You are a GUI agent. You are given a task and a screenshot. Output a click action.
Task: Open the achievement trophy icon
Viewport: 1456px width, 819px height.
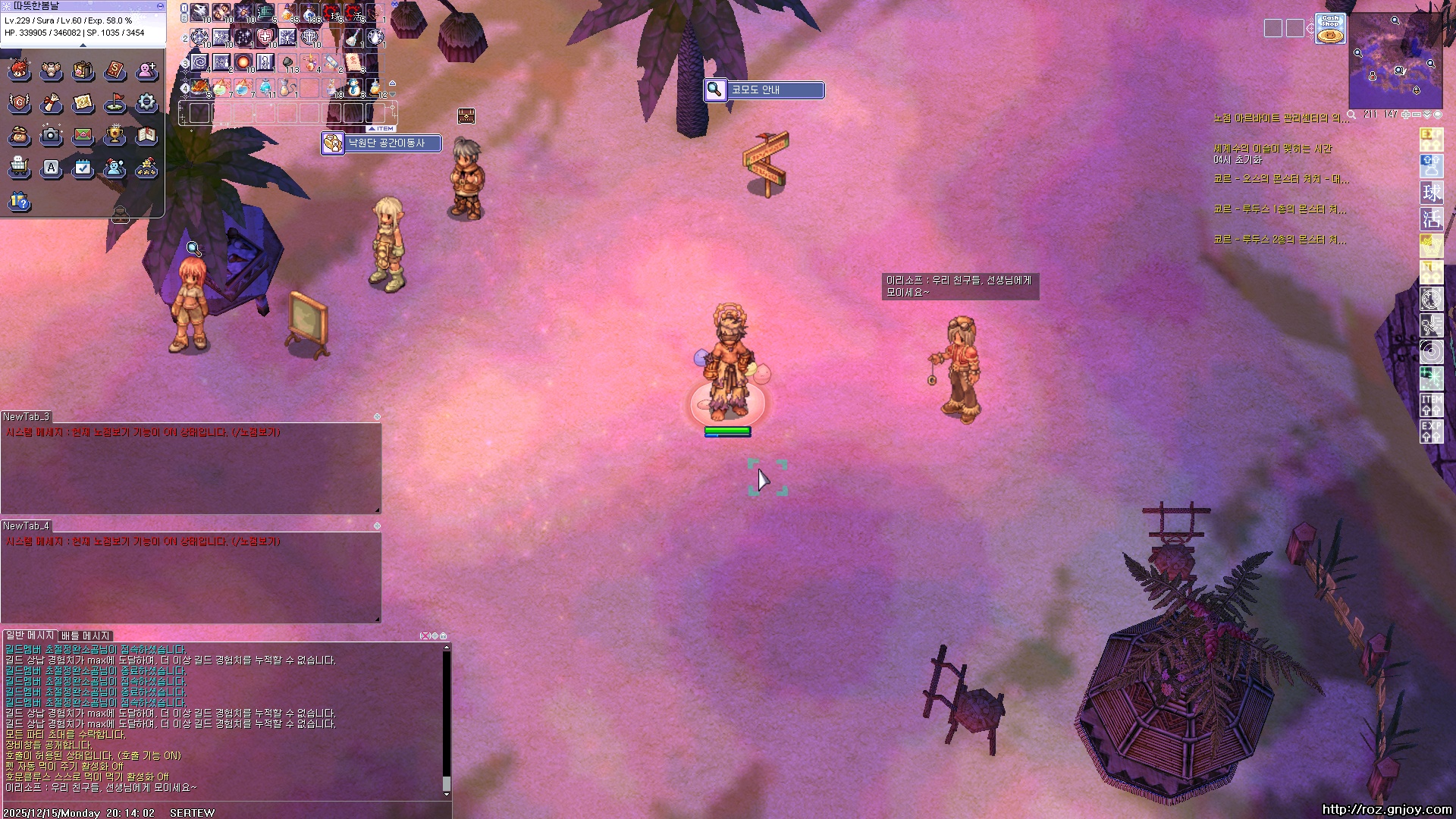[x=115, y=135]
